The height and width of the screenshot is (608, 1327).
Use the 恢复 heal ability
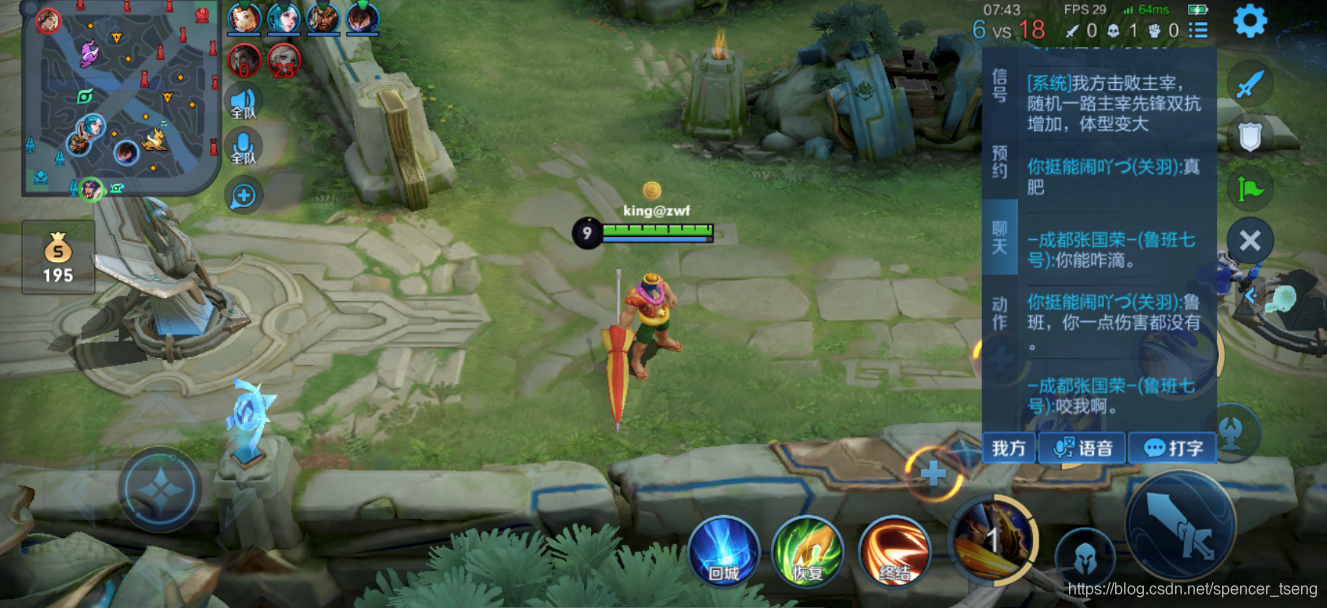click(807, 551)
